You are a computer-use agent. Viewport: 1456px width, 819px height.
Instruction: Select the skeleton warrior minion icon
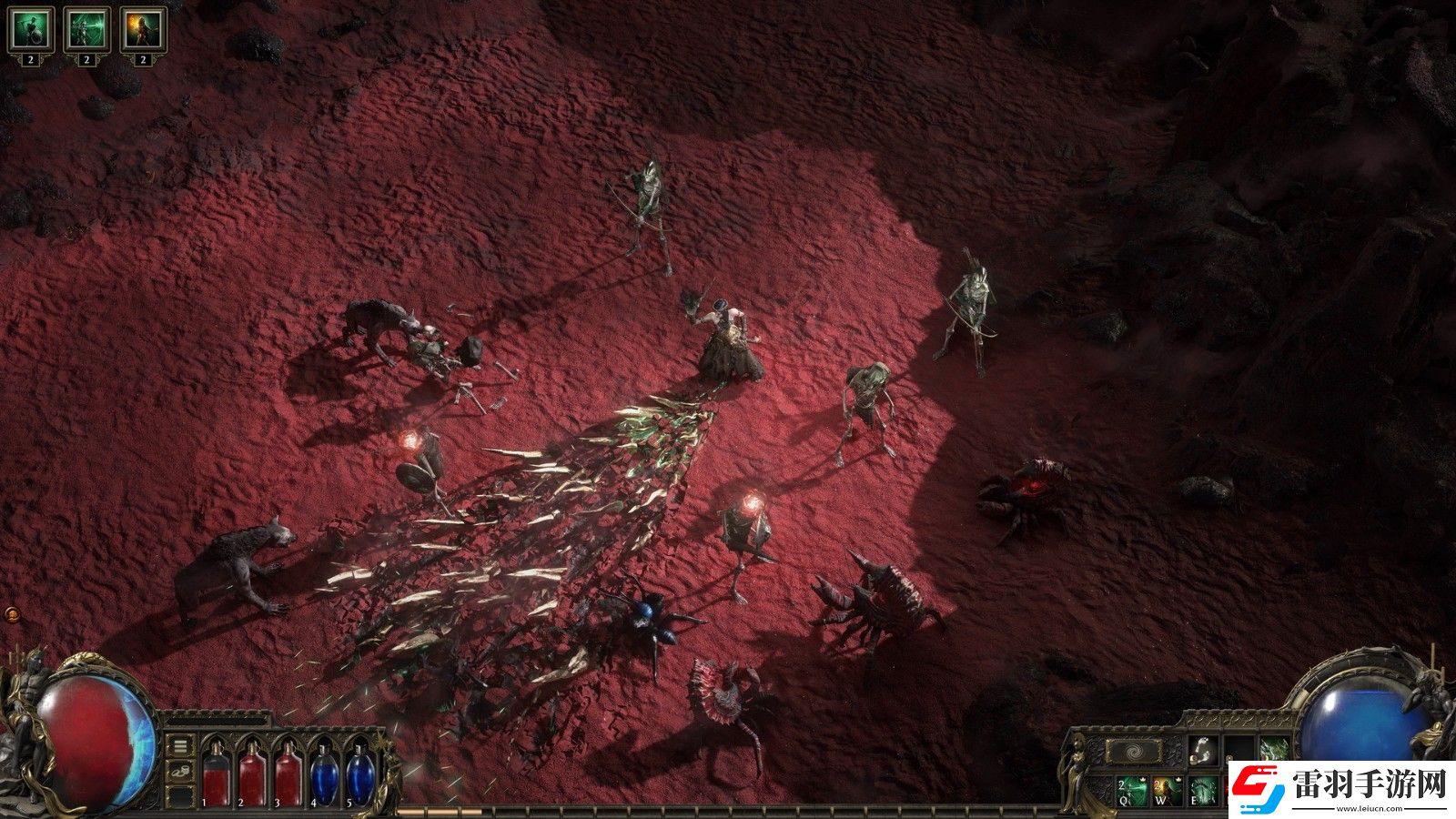(30, 30)
